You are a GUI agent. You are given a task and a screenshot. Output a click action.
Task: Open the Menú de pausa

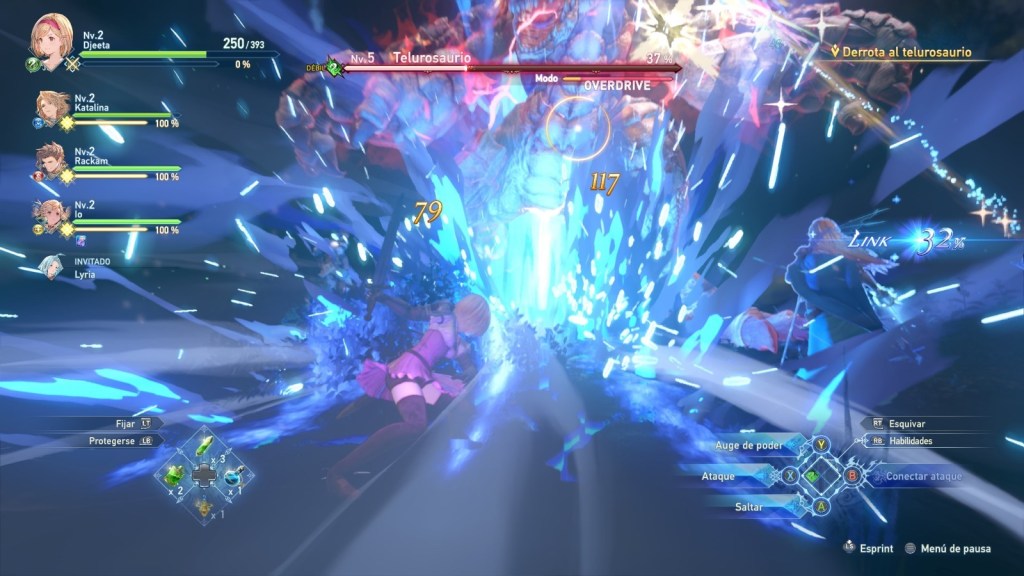click(x=955, y=548)
